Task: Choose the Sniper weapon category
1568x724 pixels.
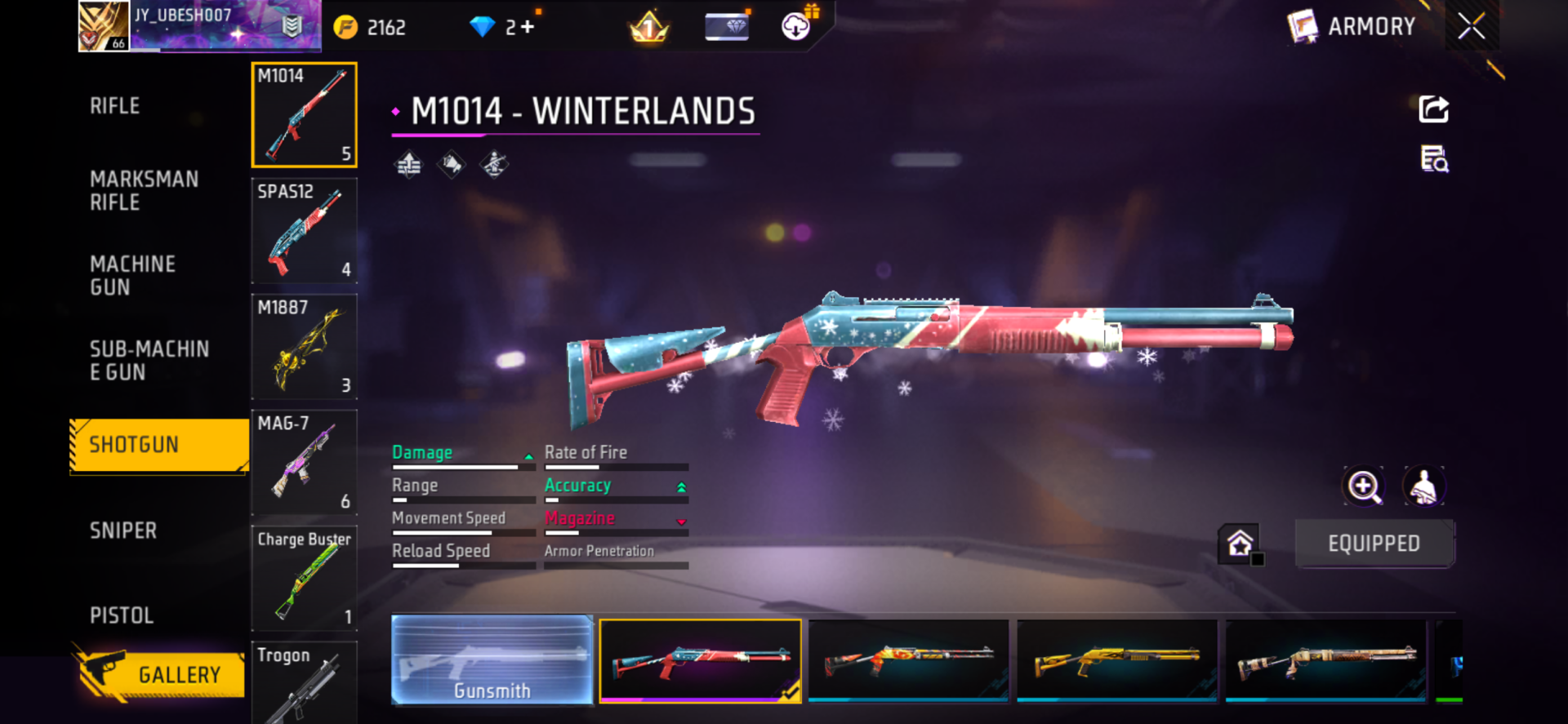Action: pyautogui.click(x=123, y=531)
